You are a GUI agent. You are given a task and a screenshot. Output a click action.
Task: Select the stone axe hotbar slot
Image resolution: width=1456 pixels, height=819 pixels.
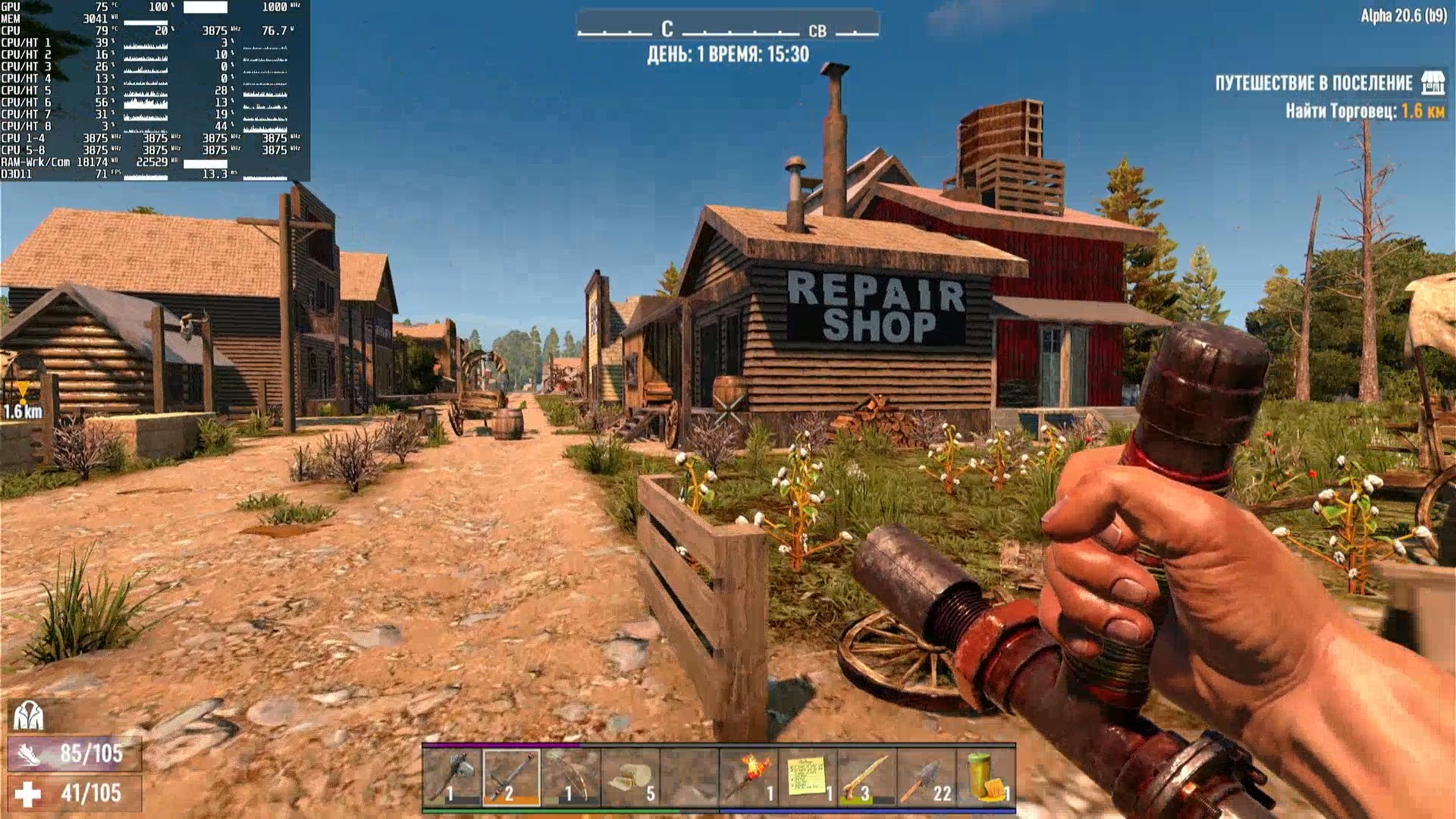[452, 778]
